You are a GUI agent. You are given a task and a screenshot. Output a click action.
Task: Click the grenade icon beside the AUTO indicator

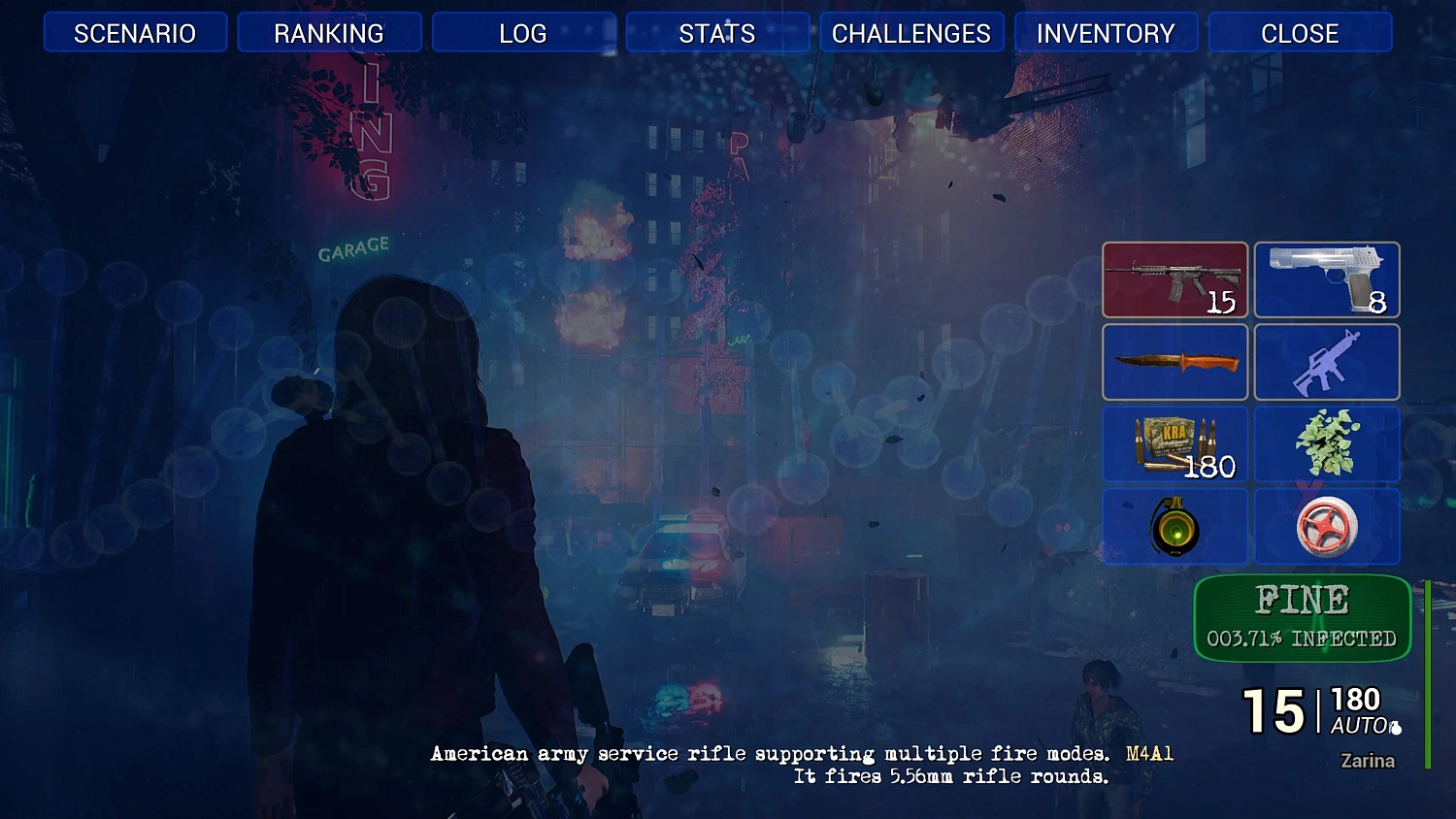coord(1396,727)
